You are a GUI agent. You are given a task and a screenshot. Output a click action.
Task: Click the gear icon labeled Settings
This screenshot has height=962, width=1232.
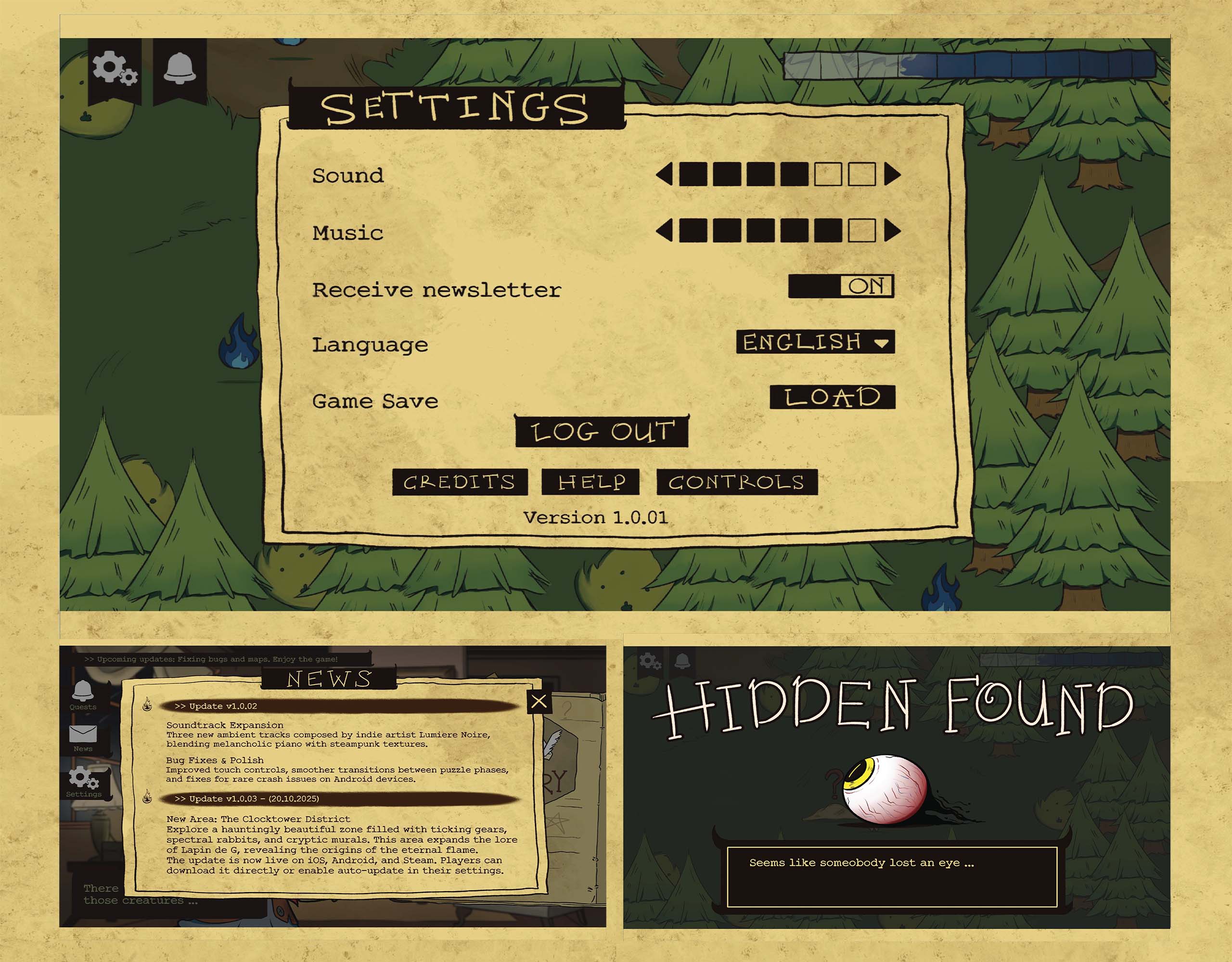pyautogui.click(x=83, y=780)
